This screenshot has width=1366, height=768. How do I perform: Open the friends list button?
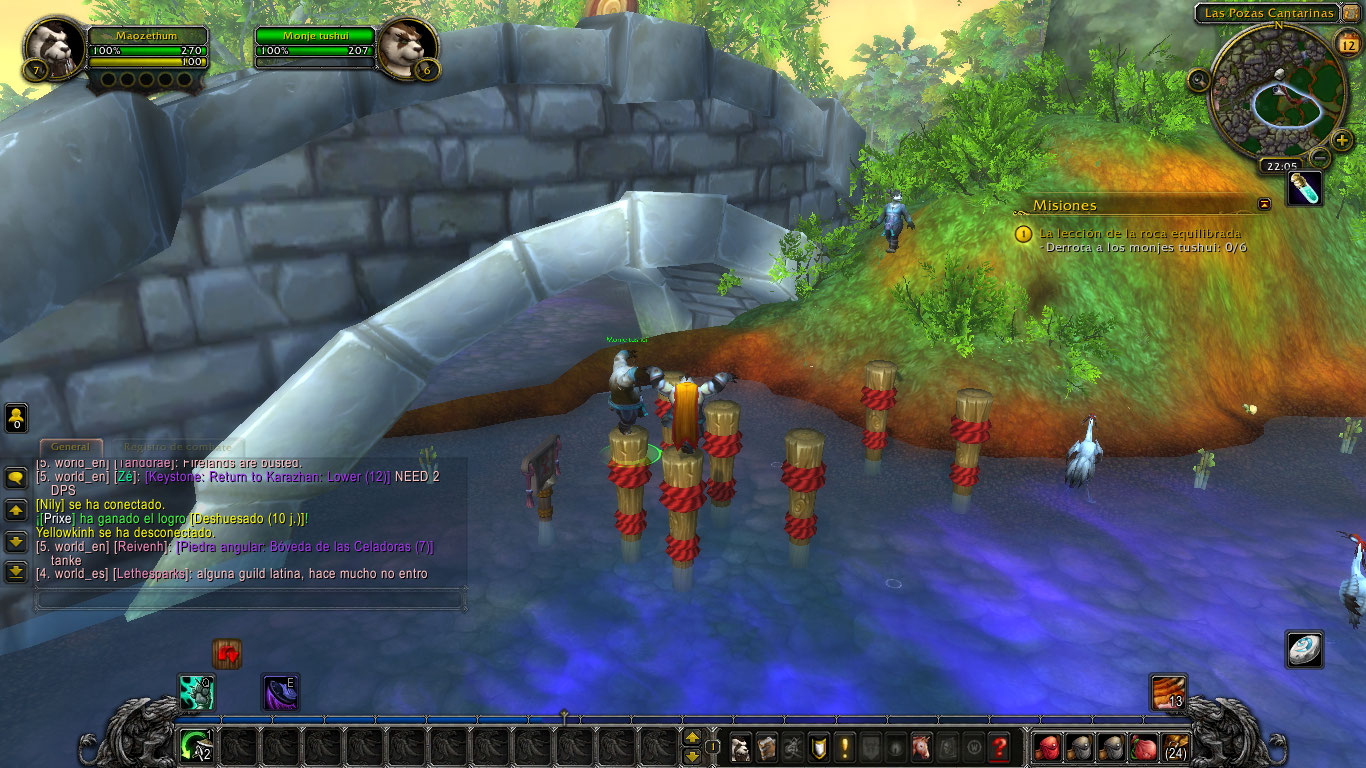tap(16, 417)
